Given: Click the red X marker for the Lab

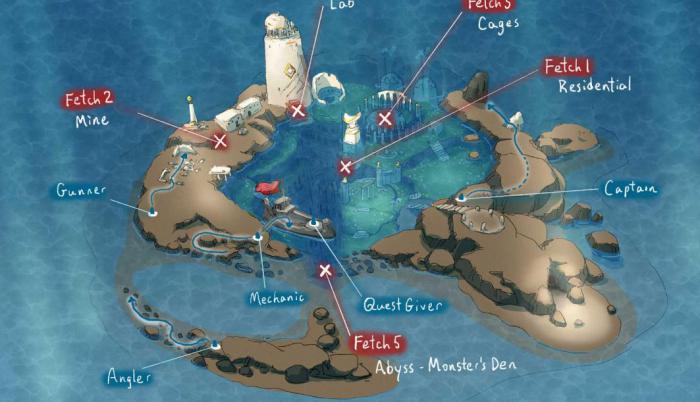Looking at the screenshot, I should 297,110.
